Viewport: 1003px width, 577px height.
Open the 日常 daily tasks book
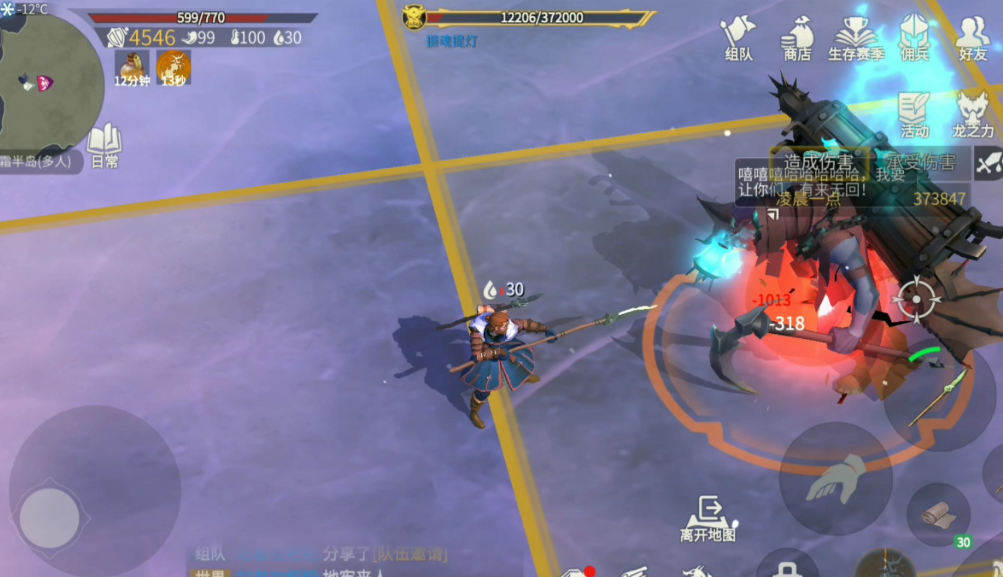click(x=104, y=145)
